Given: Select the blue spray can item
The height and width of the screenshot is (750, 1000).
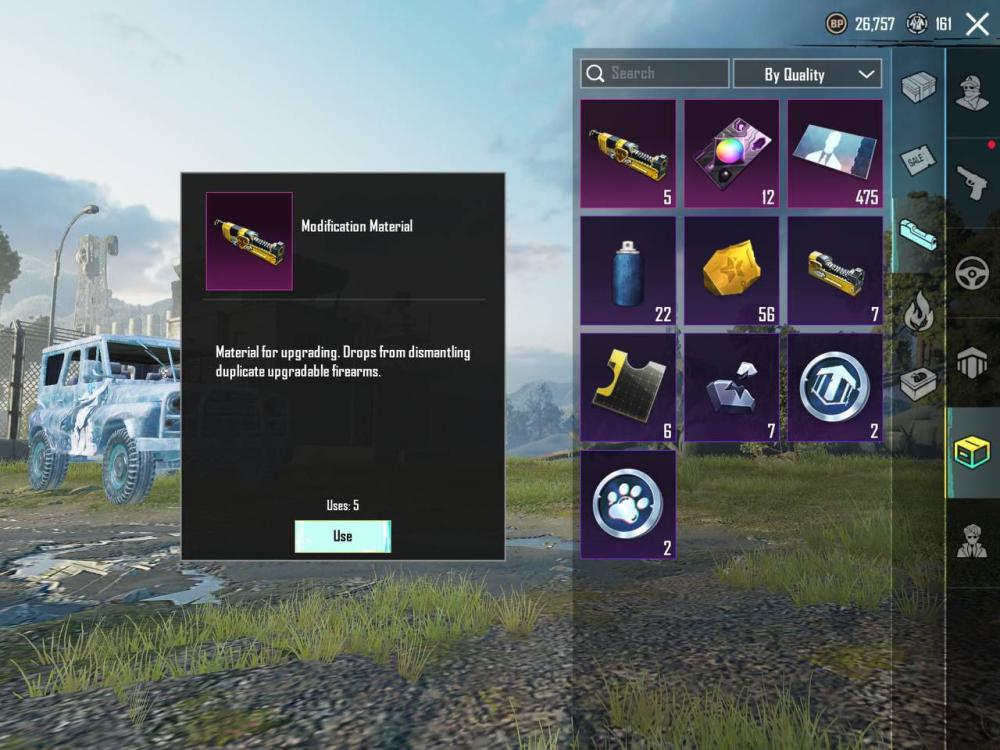Looking at the screenshot, I should click(x=628, y=270).
